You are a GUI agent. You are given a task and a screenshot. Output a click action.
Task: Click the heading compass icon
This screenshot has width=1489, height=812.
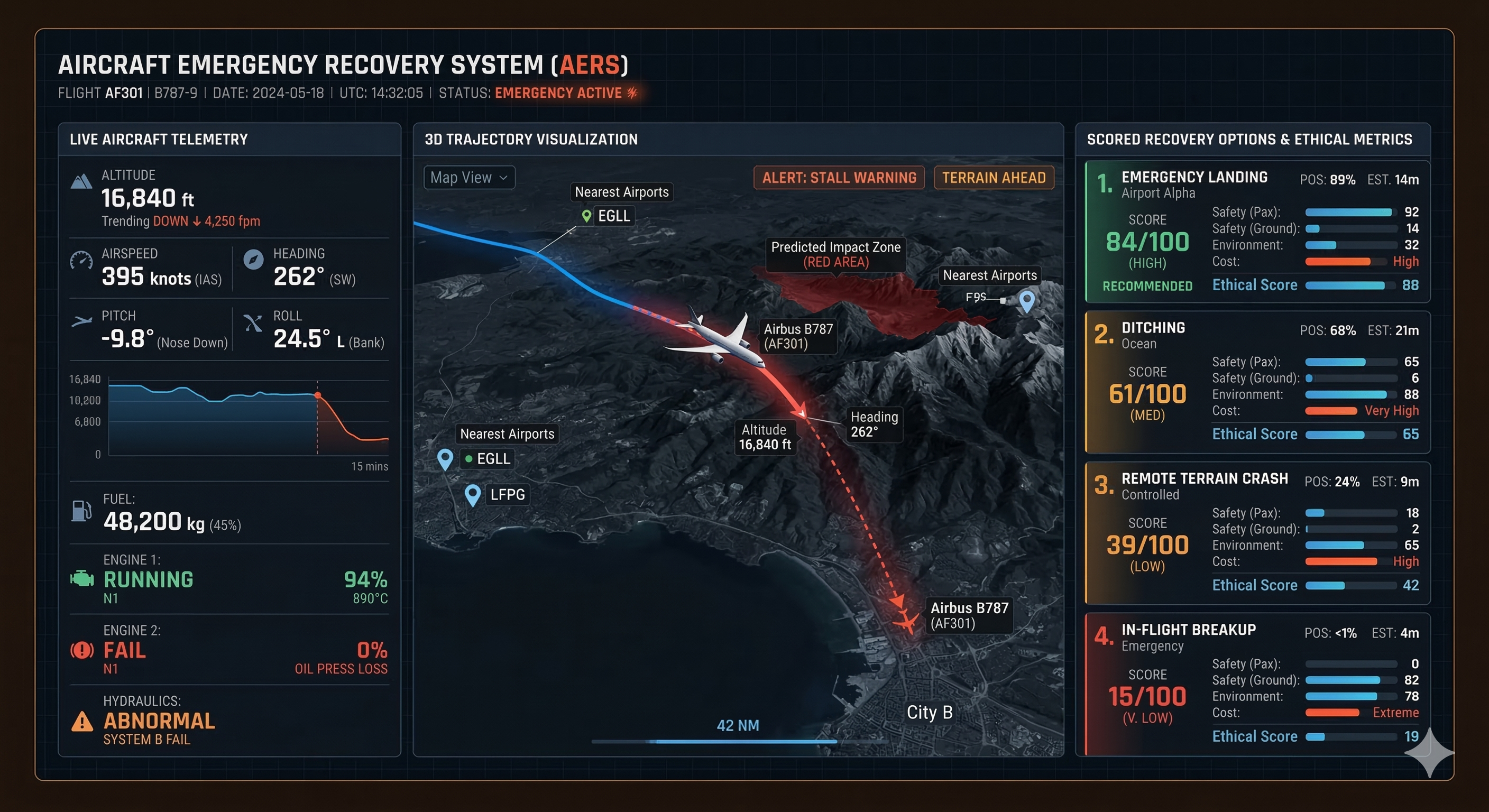point(253,261)
